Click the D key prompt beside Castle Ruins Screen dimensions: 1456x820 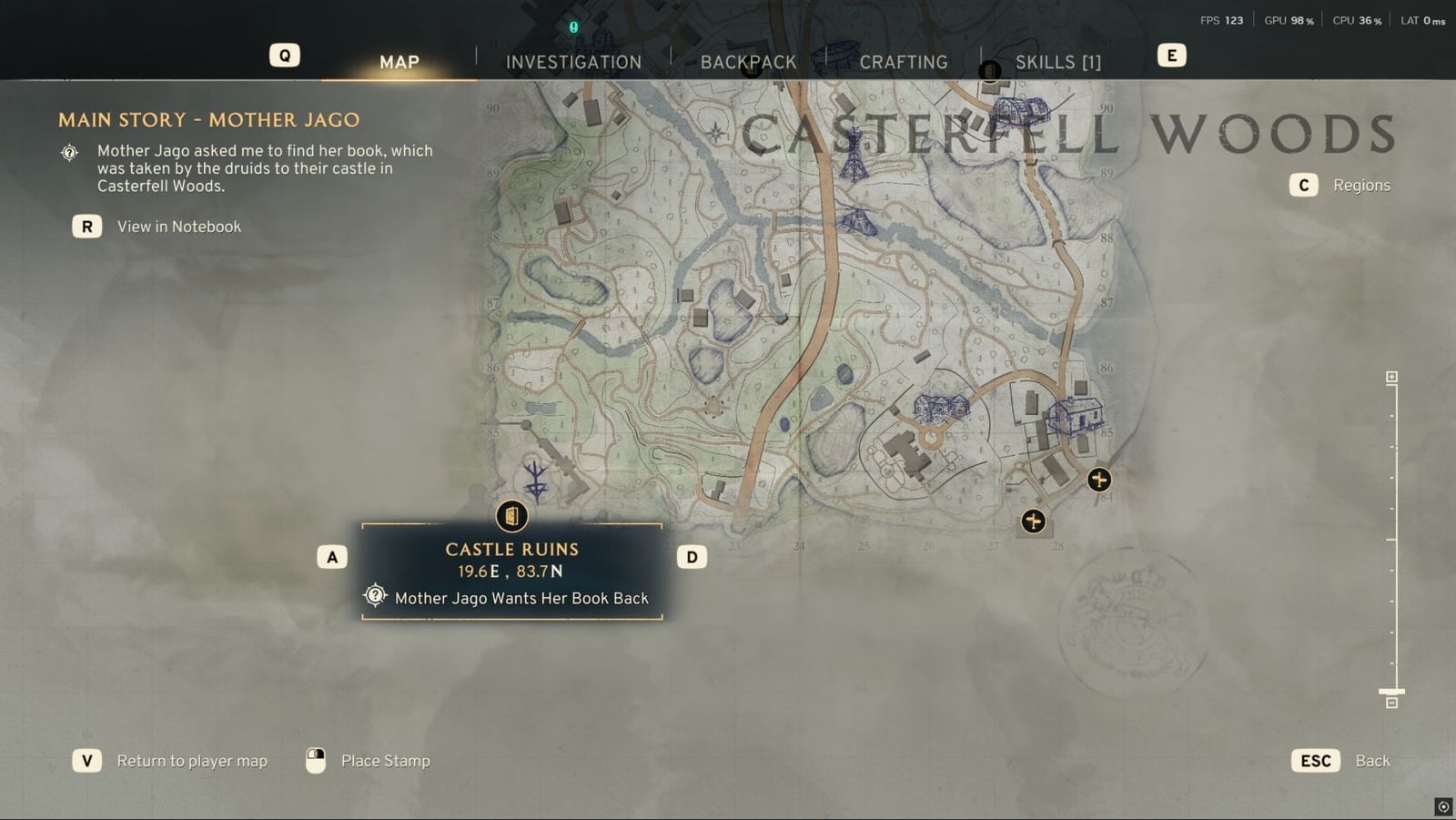pyautogui.click(x=692, y=555)
